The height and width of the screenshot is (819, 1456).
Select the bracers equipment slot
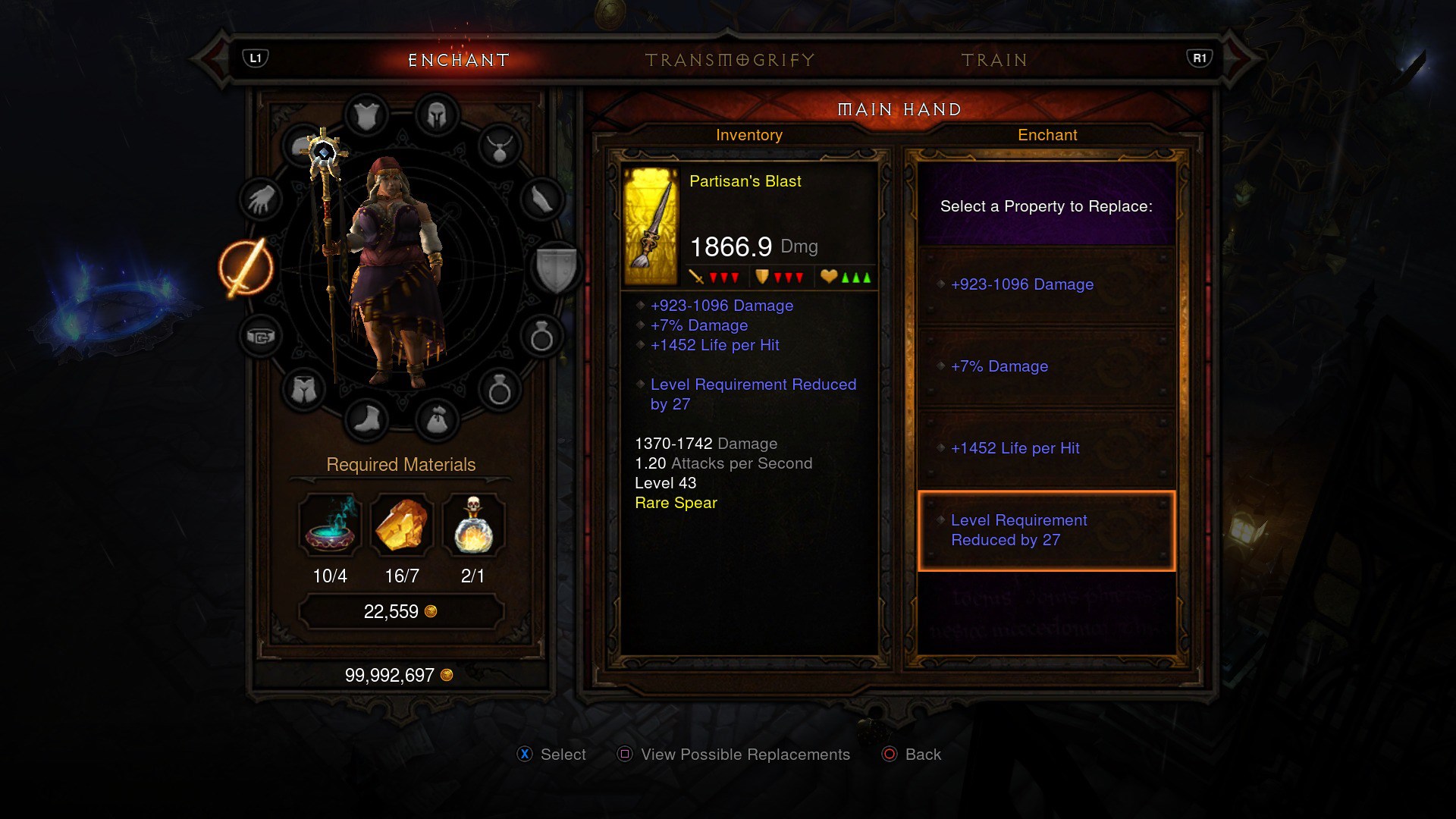541,200
